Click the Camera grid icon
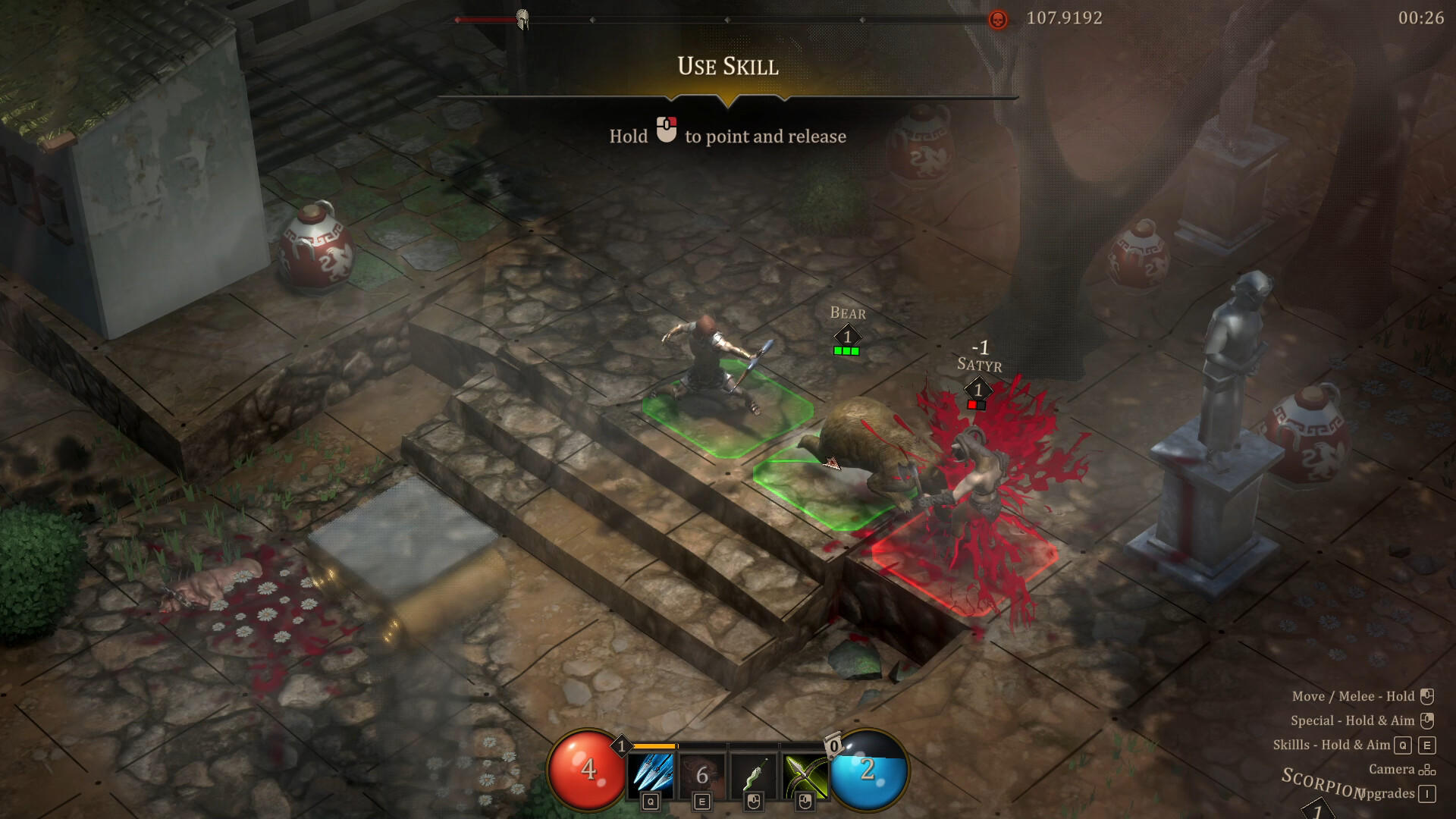1456x819 pixels. point(1427,769)
